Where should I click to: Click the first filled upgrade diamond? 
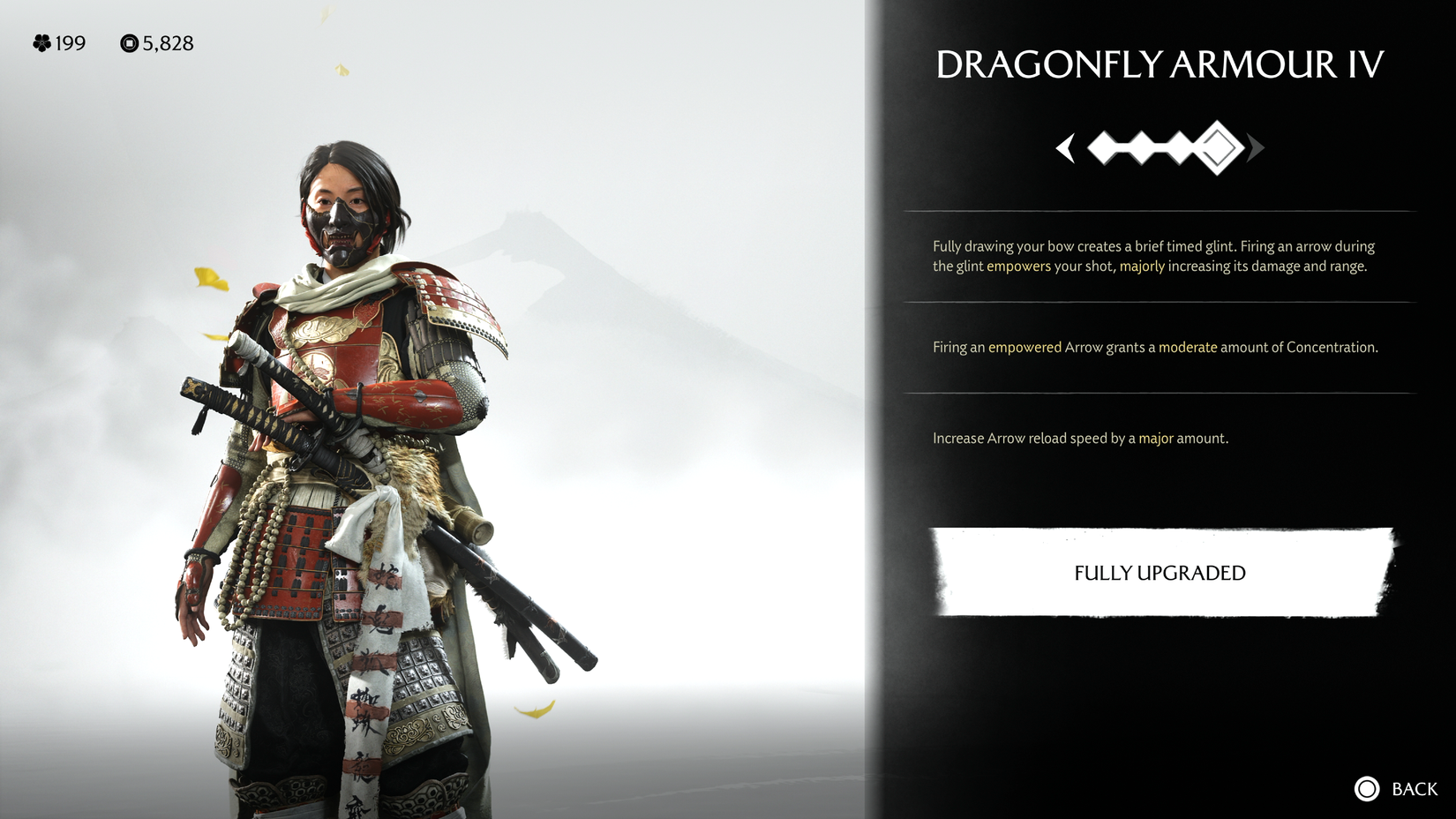tap(1102, 148)
